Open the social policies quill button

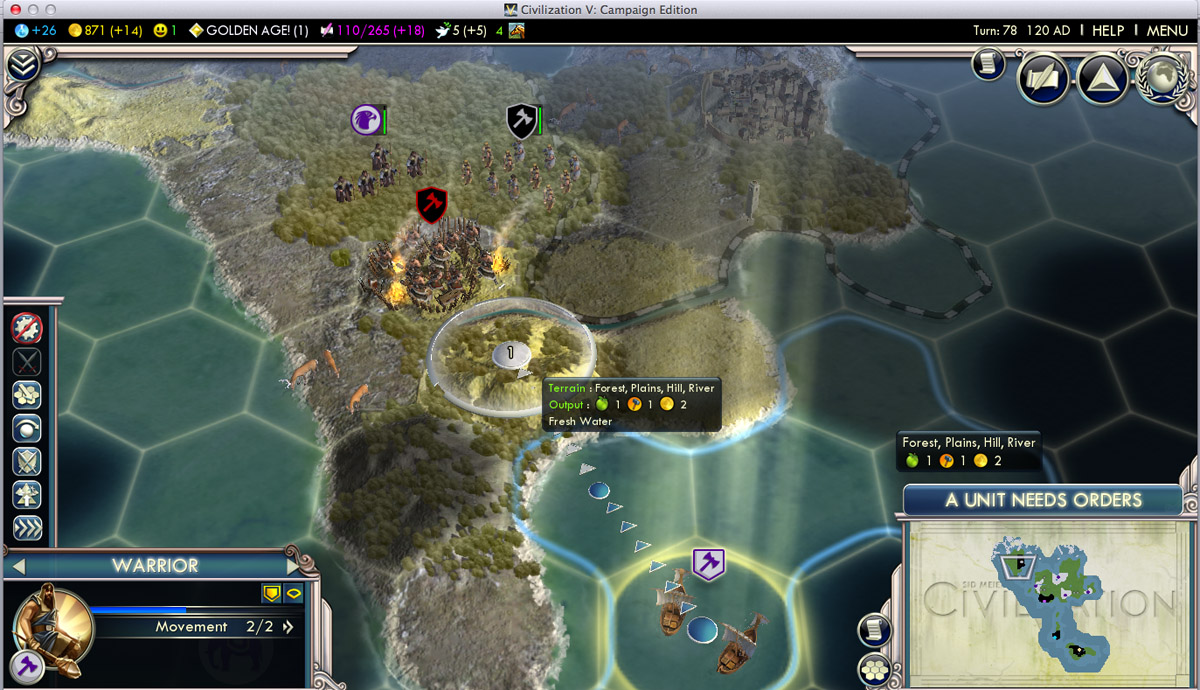(x=1044, y=78)
